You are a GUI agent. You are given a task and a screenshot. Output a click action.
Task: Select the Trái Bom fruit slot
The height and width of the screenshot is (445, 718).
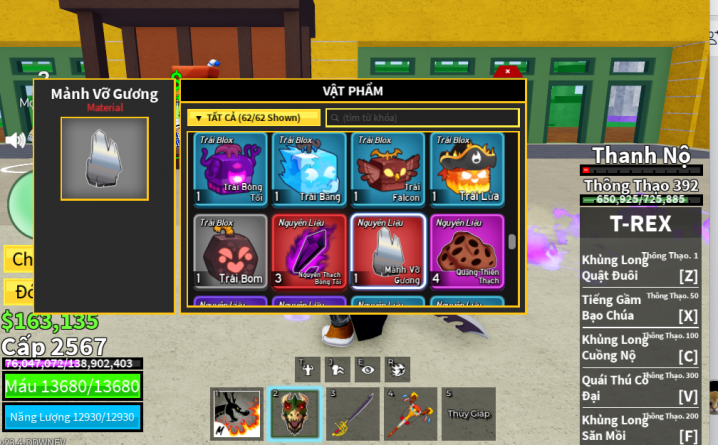(x=229, y=250)
